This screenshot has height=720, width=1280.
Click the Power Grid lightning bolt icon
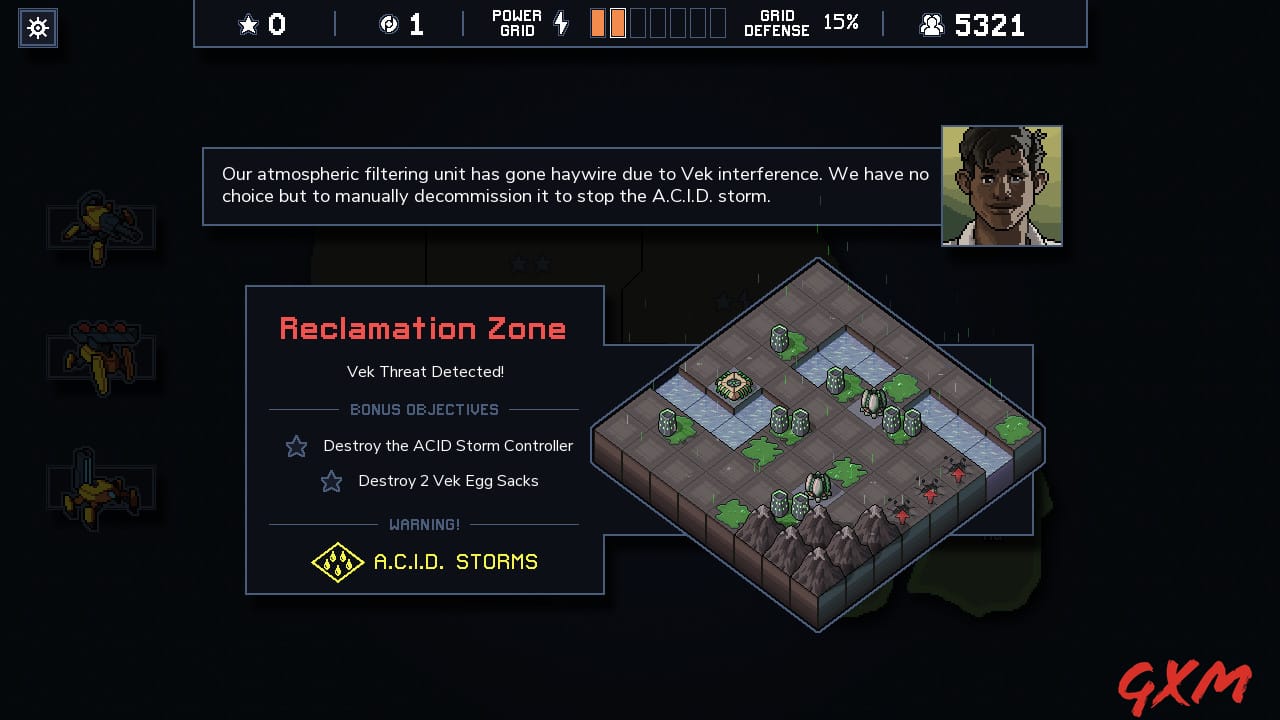pyautogui.click(x=560, y=23)
